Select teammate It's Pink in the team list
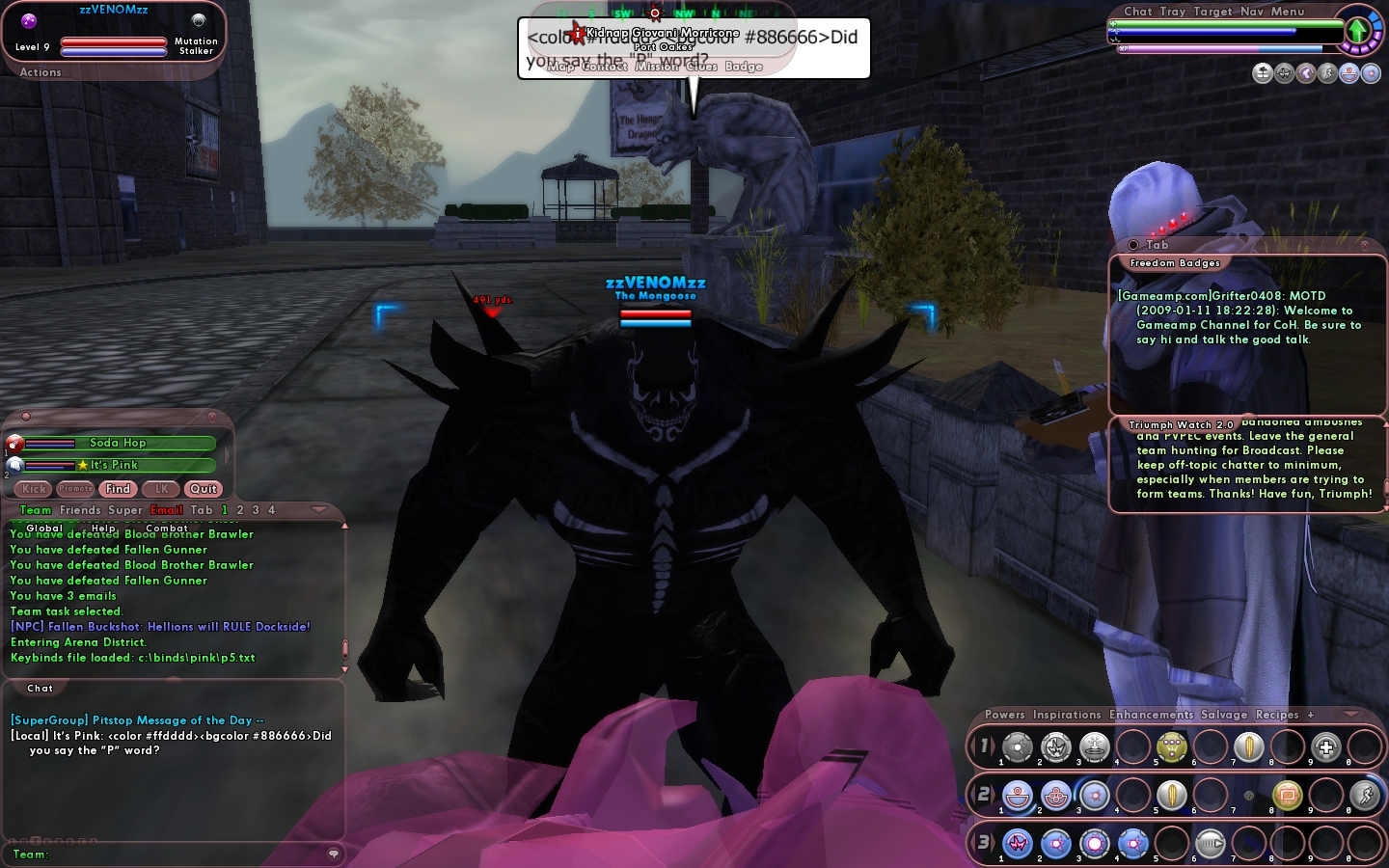1389x868 pixels. click(118, 465)
